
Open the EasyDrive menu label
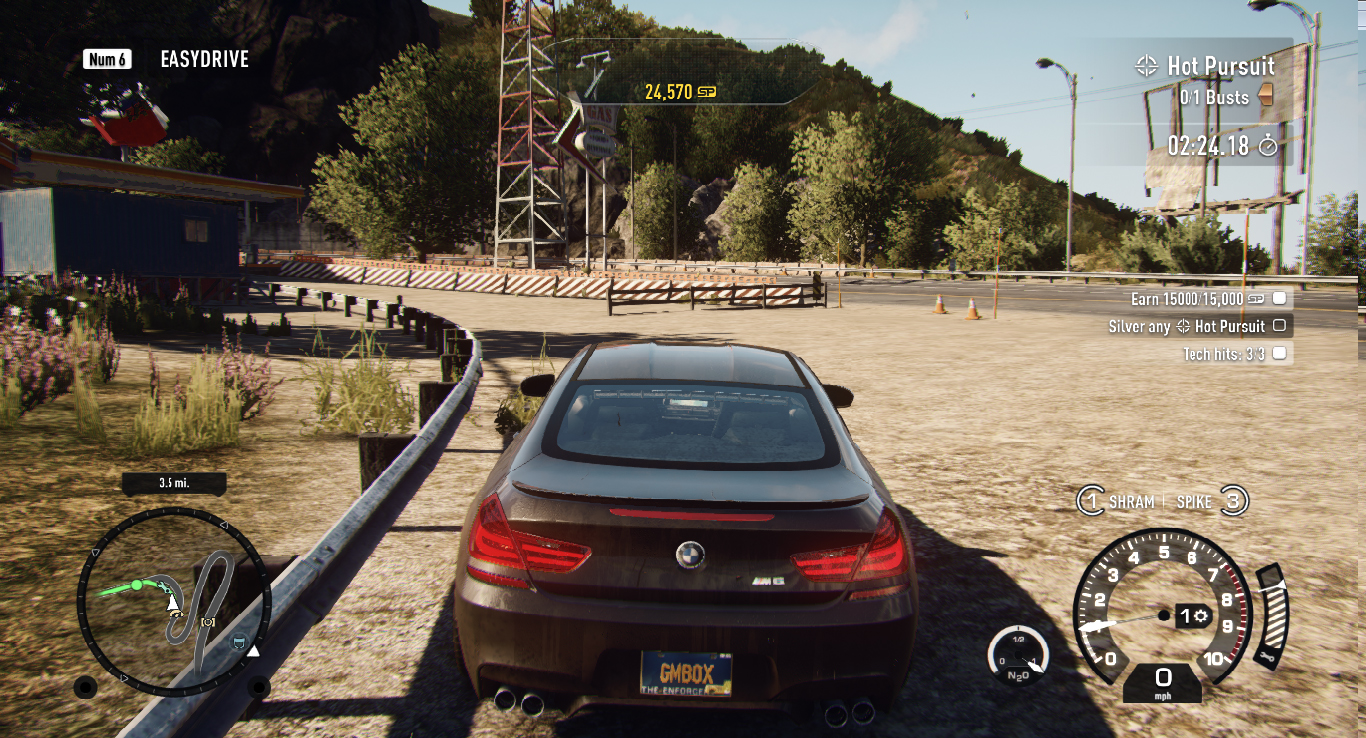tap(204, 59)
